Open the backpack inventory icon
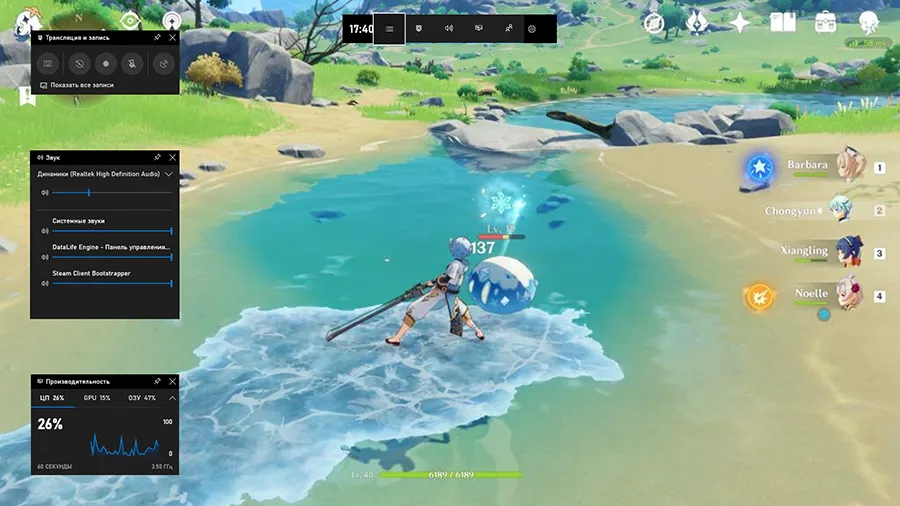900x506 pixels. (826, 23)
